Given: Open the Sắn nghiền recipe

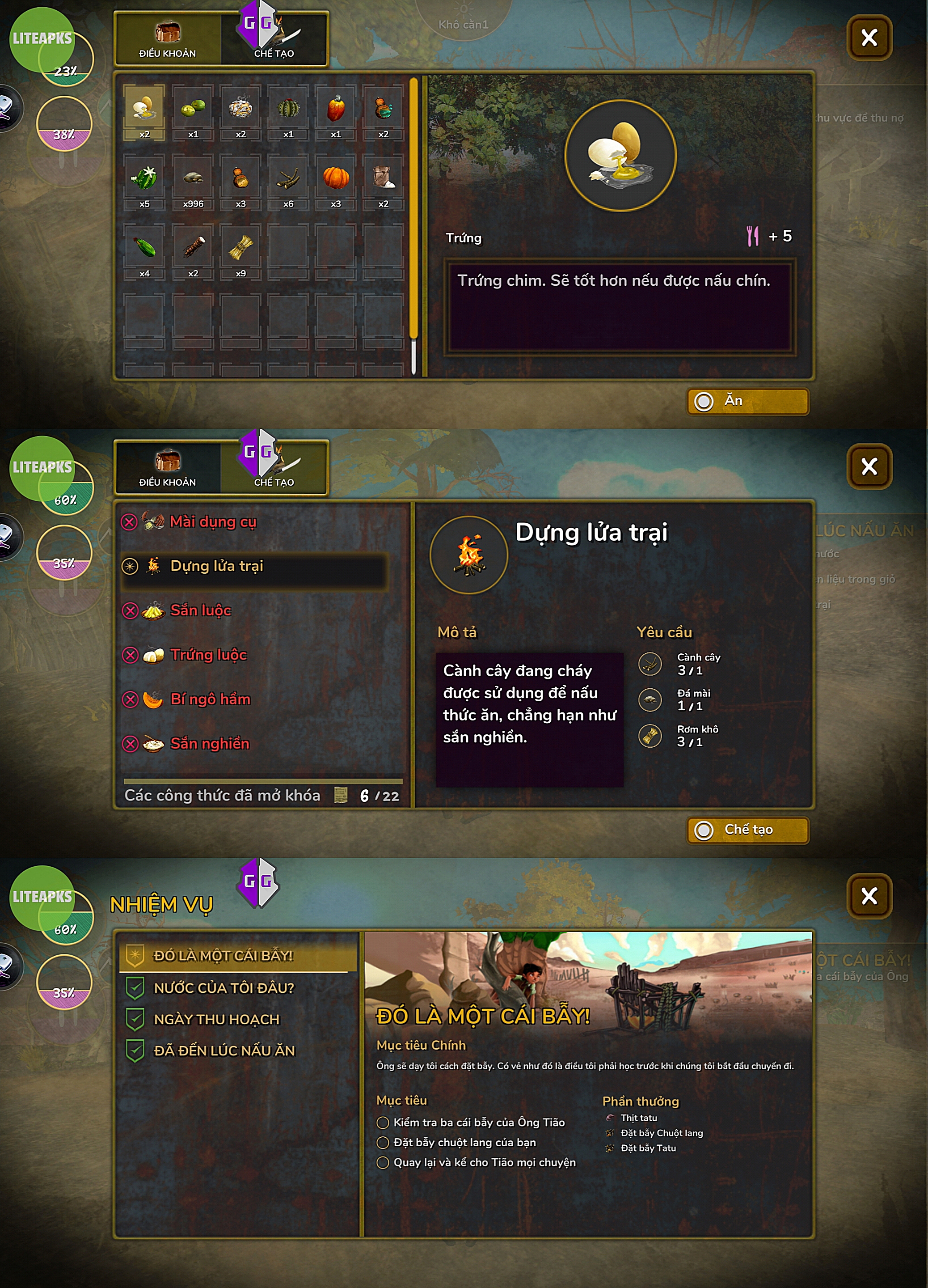Looking at the screenshot, I should pos(210,743).
